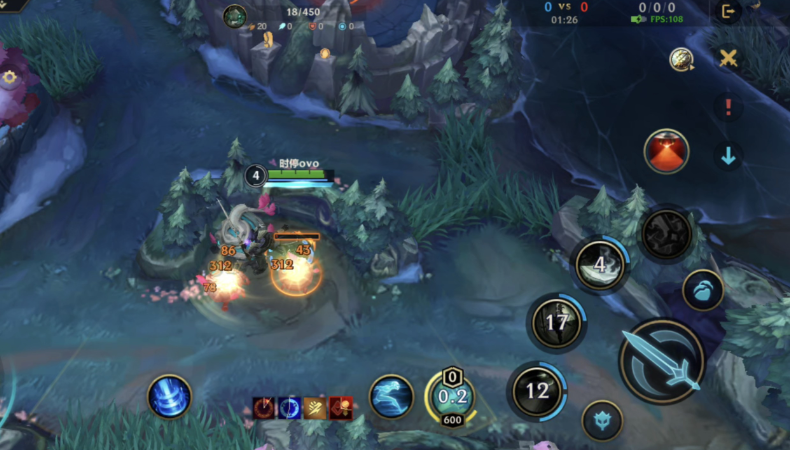Tap the champion portrait beside 18/450

tap(235, 15)
